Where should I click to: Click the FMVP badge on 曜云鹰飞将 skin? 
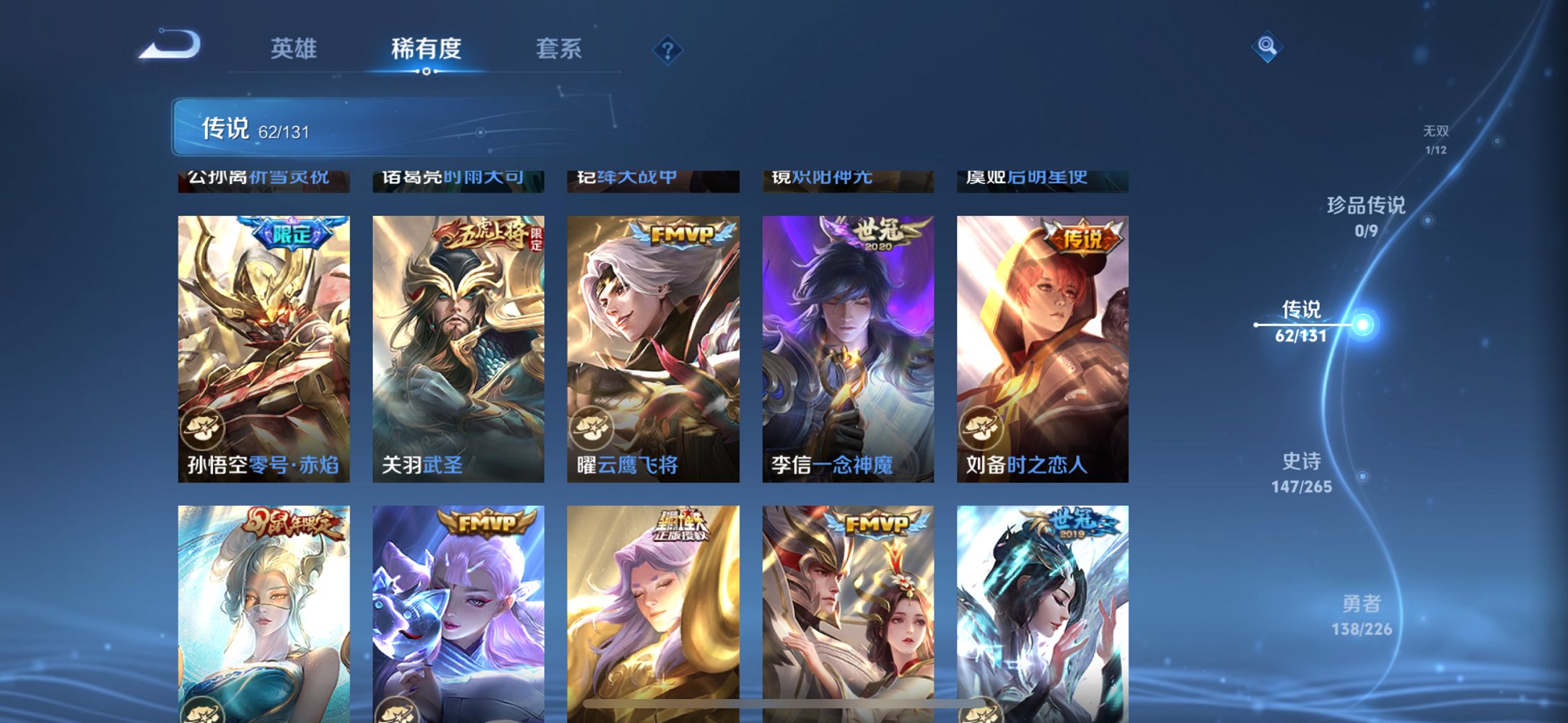click(682, 234)
